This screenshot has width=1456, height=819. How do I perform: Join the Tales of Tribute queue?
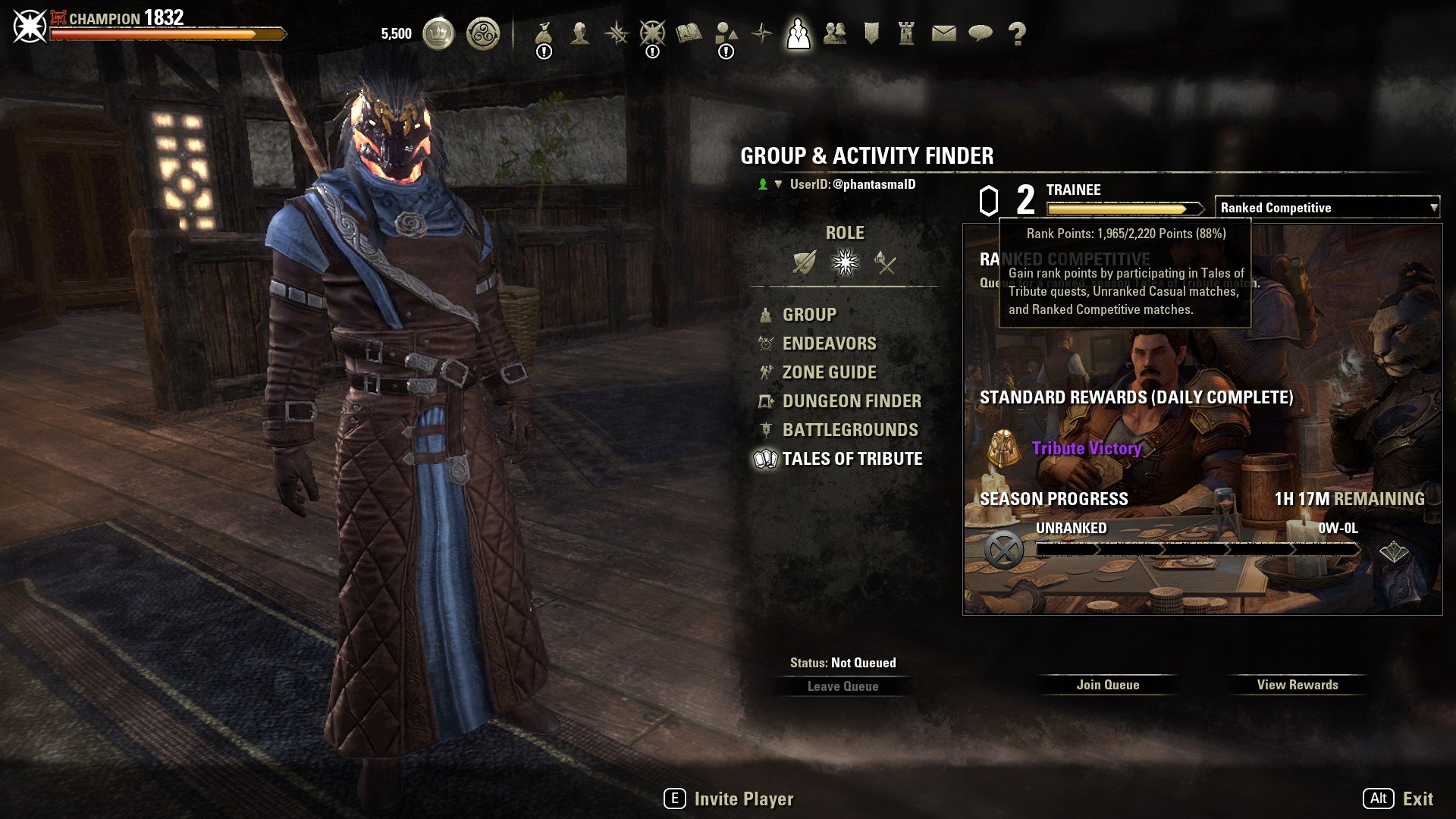1107,685
